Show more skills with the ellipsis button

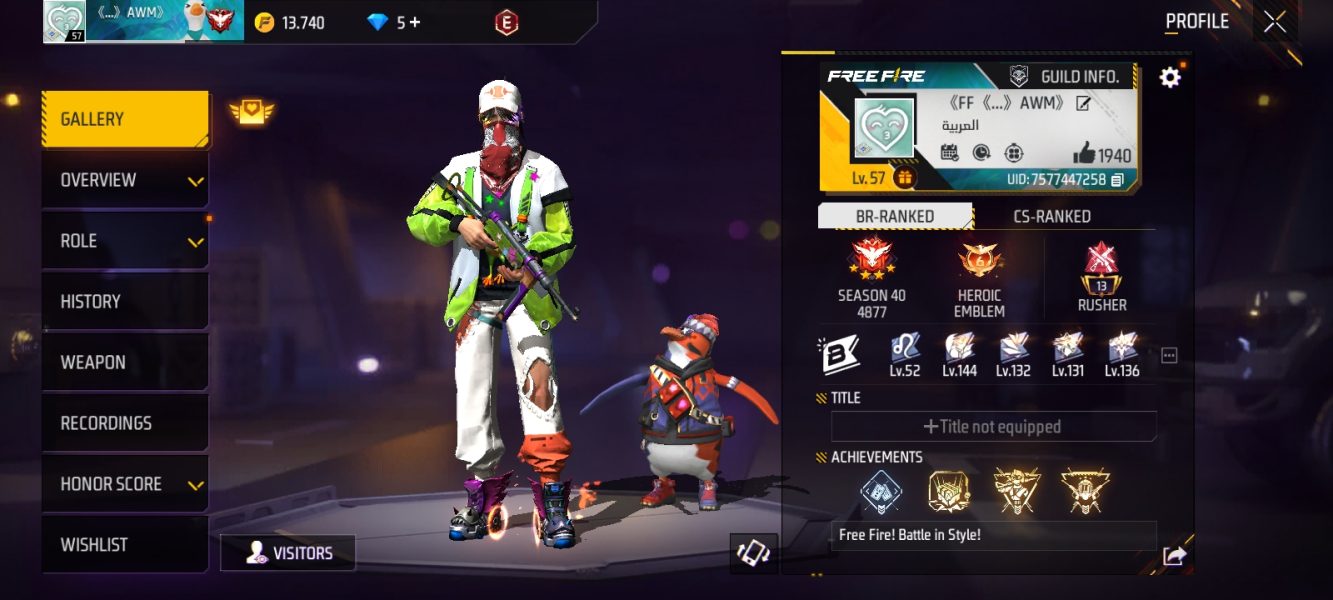[1169, 355]
